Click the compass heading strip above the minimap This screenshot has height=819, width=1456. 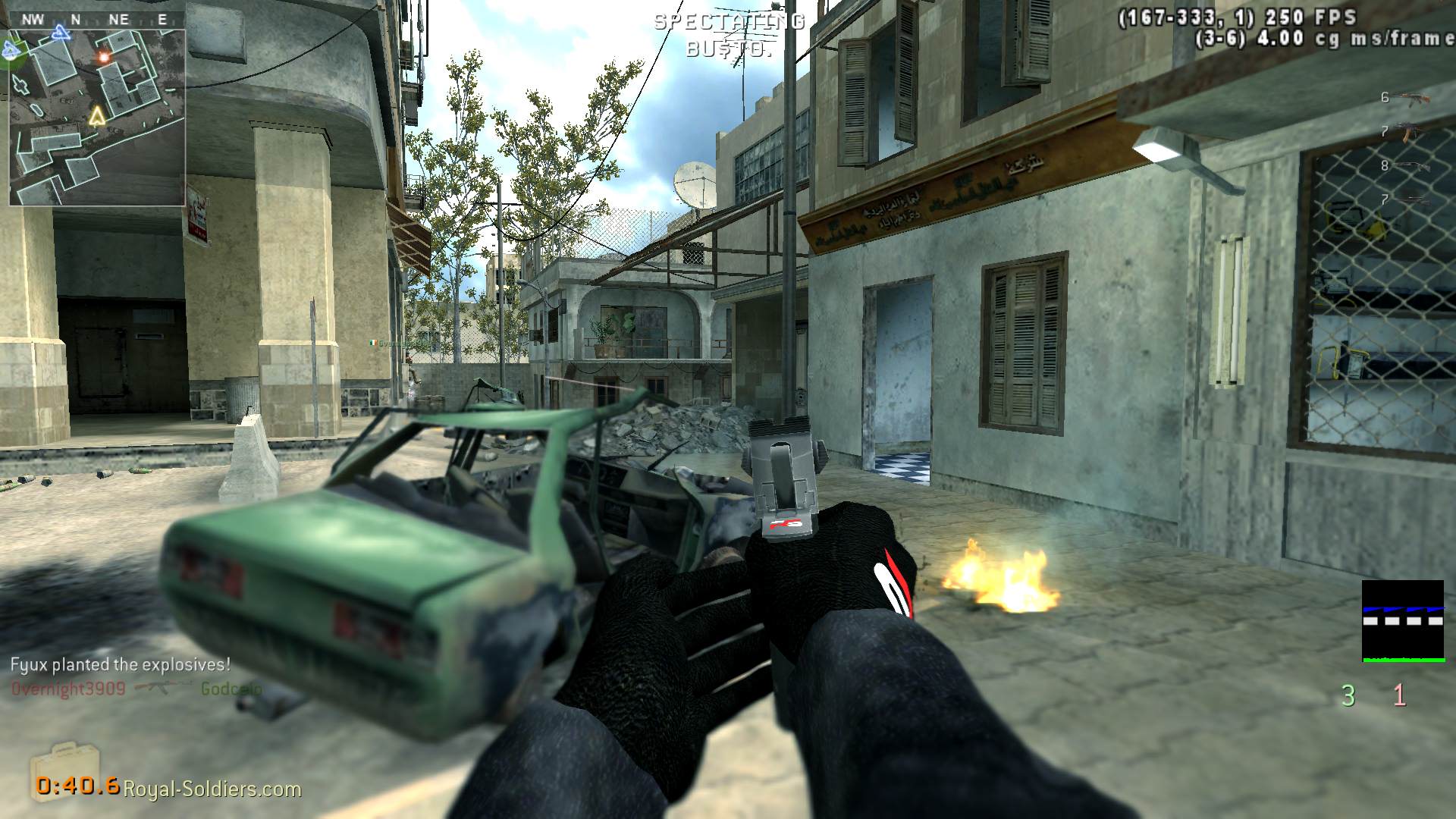[96, 20]
